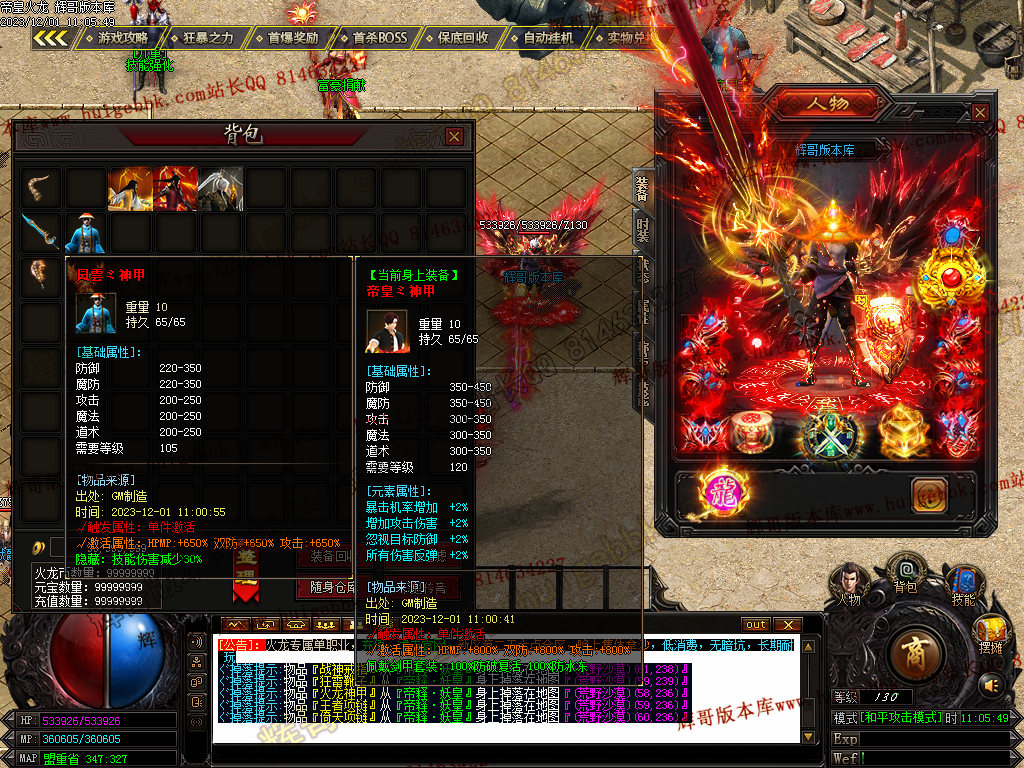Switch to the 时装 fashion tab

643,233
